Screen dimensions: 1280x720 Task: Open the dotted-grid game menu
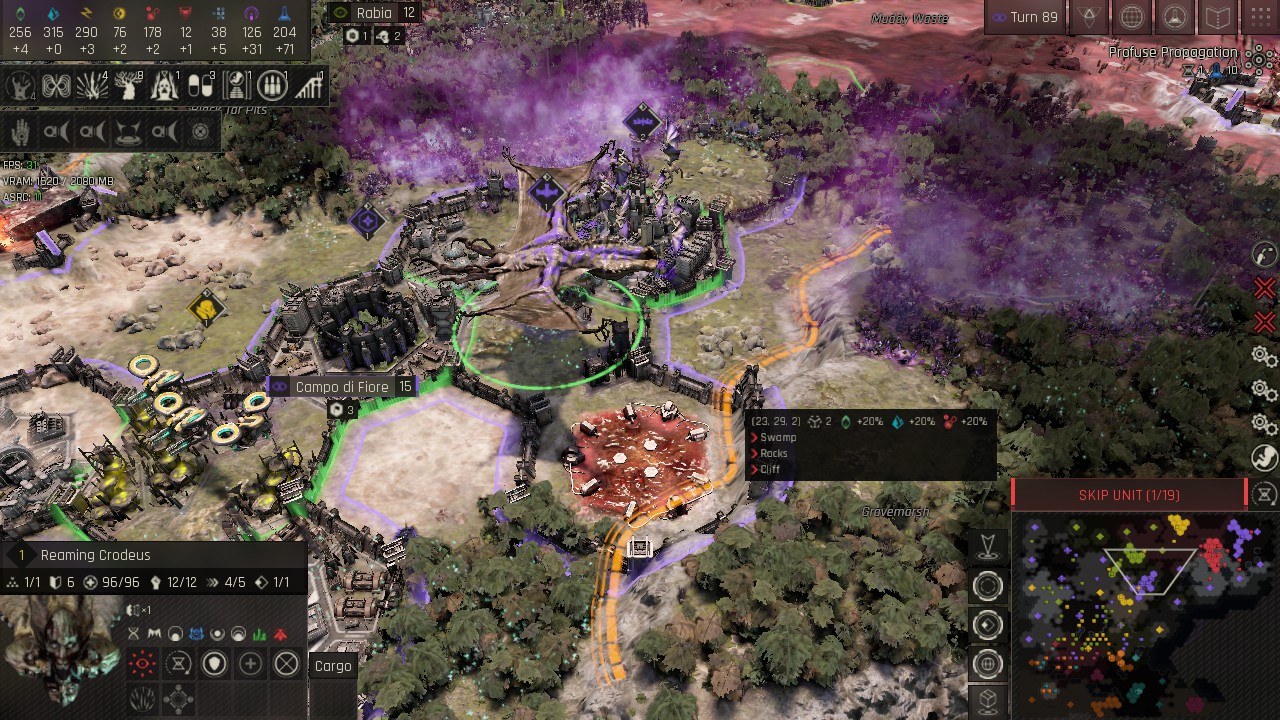1259,17
